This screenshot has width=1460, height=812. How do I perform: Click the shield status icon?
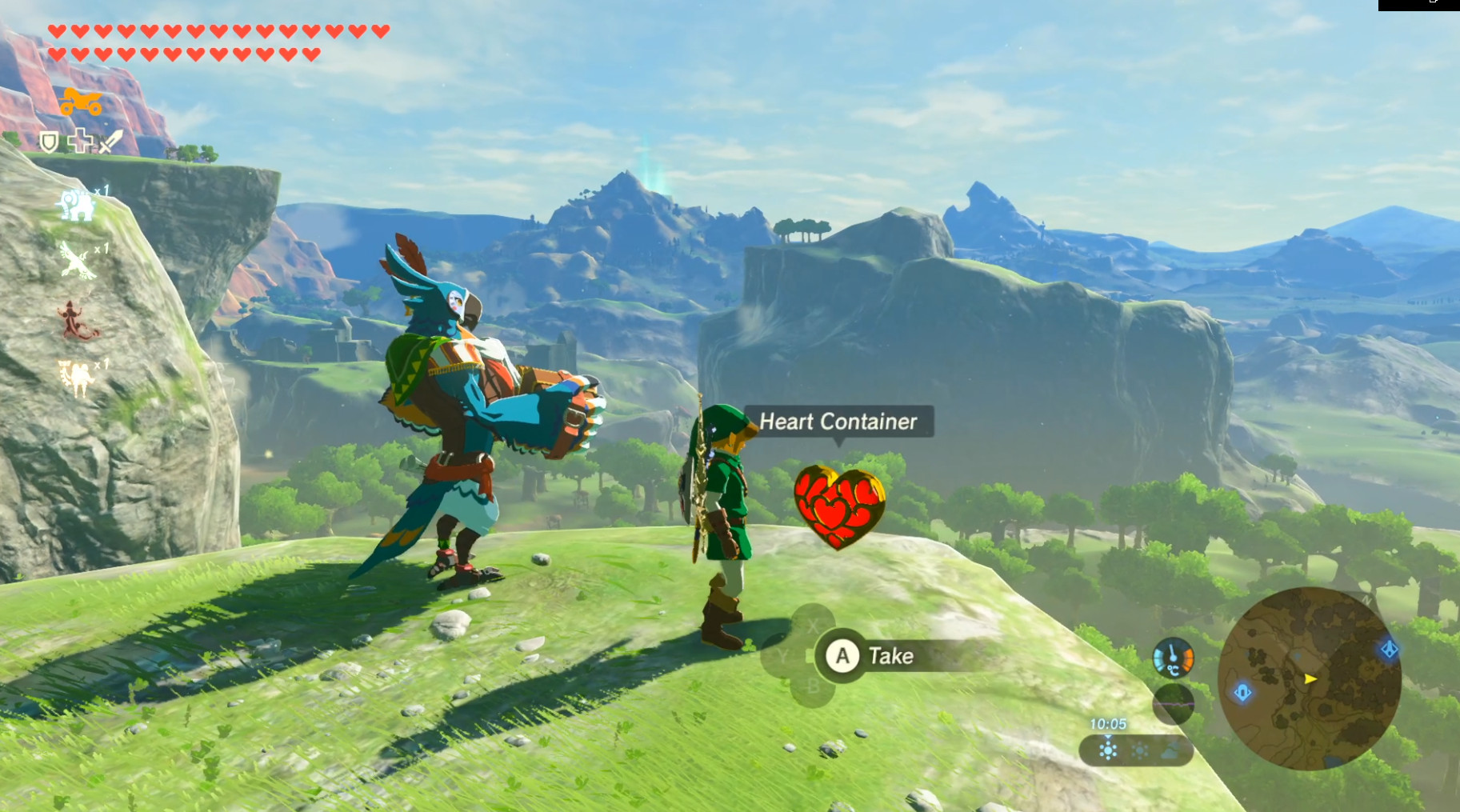[50, 142]
